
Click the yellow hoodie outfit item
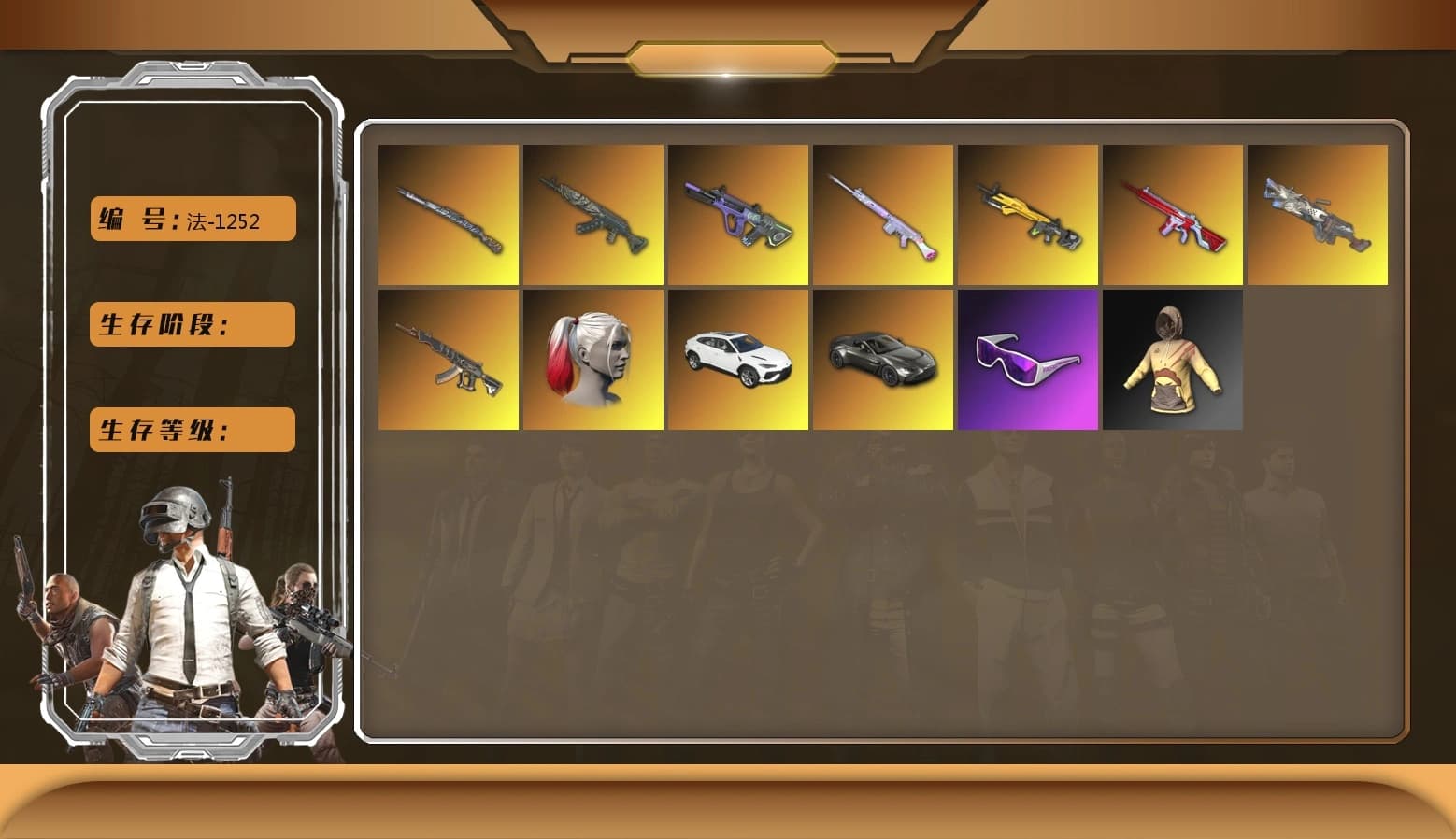1172,360
